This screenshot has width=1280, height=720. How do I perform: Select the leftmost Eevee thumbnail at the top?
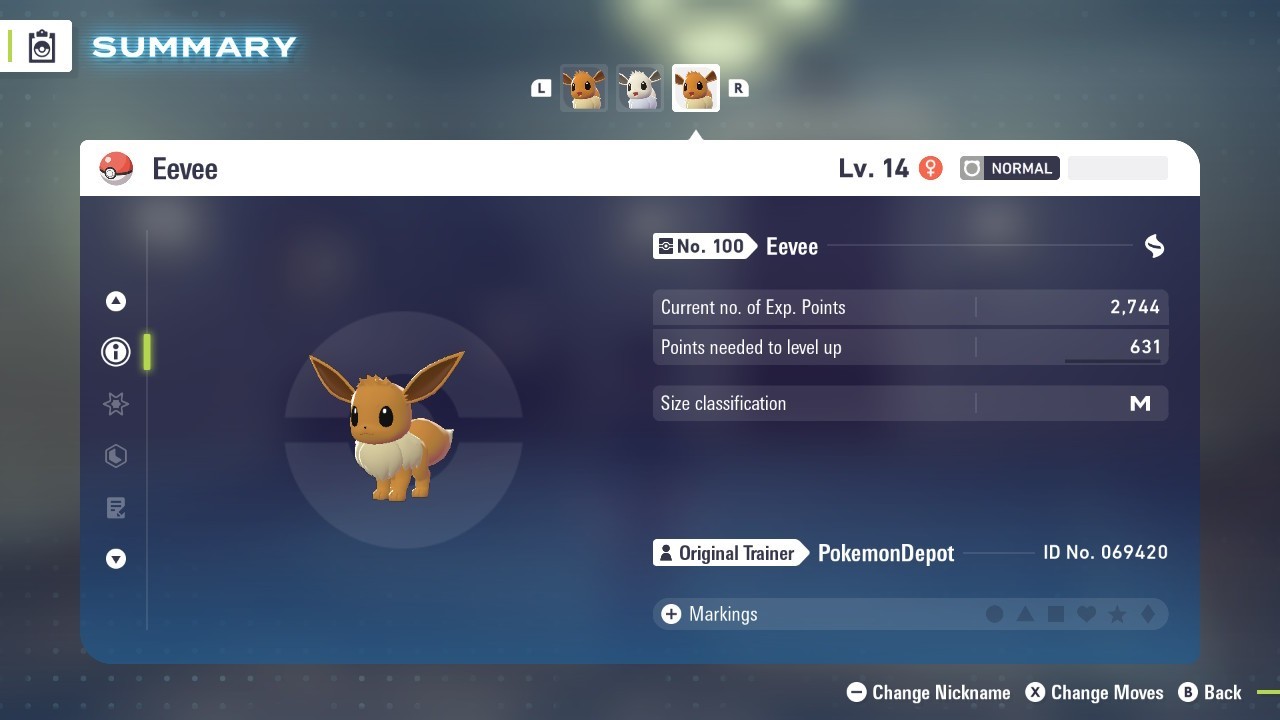pos(583,88)
